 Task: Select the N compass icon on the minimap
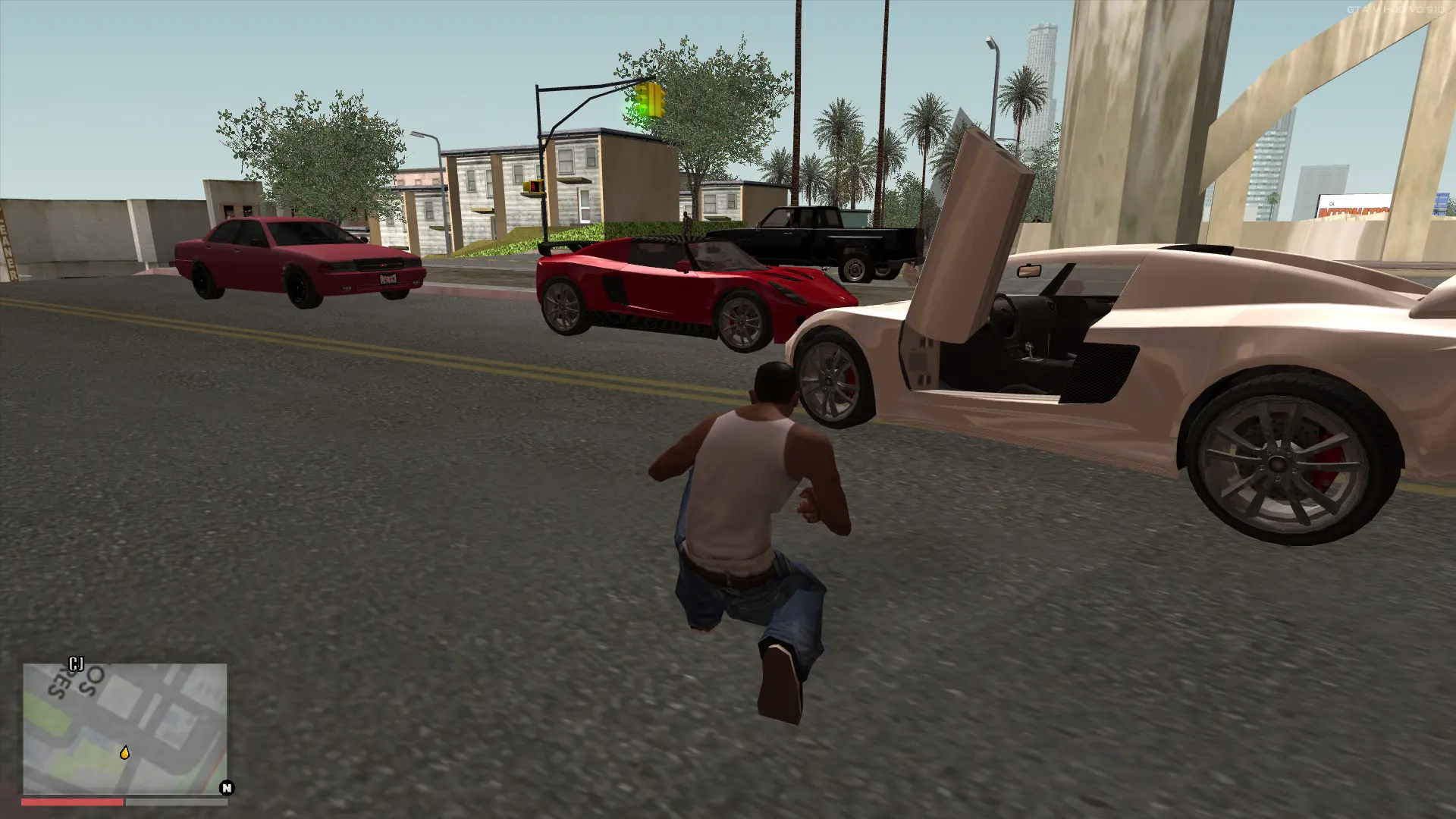coord(226,789)
